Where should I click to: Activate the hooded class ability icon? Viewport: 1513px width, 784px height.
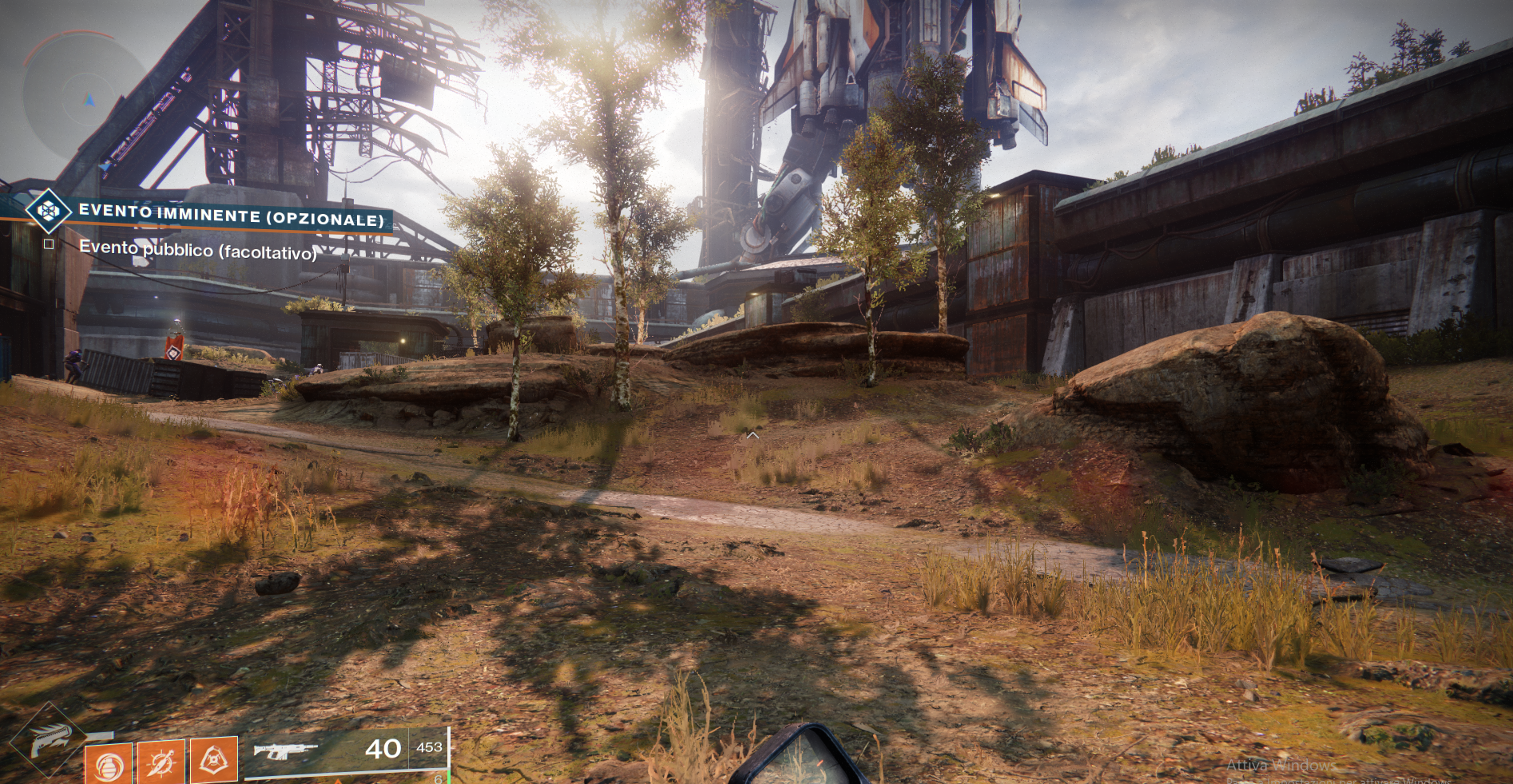point(214,759)
